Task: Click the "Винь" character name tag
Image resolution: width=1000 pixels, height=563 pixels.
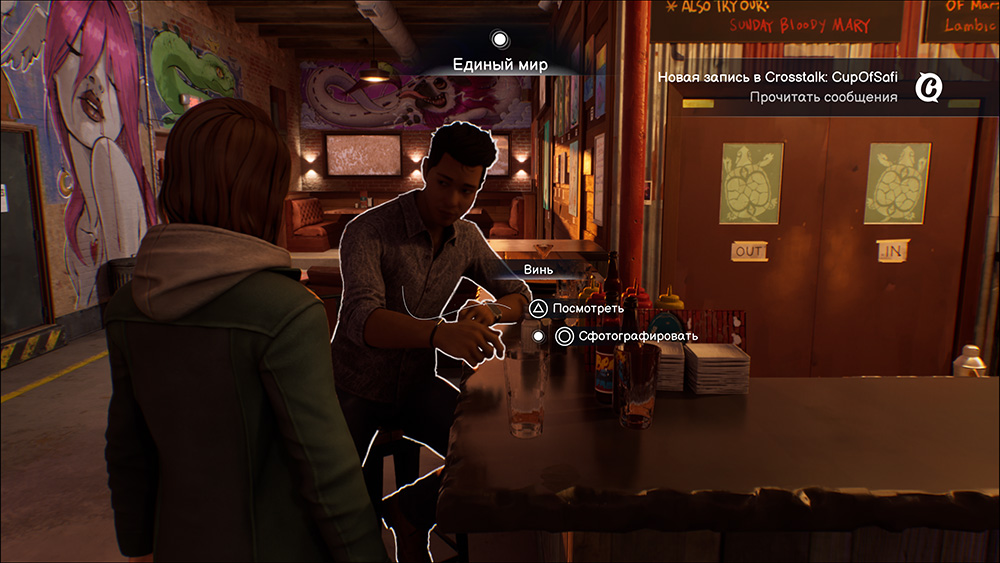Action: [538, 269]
